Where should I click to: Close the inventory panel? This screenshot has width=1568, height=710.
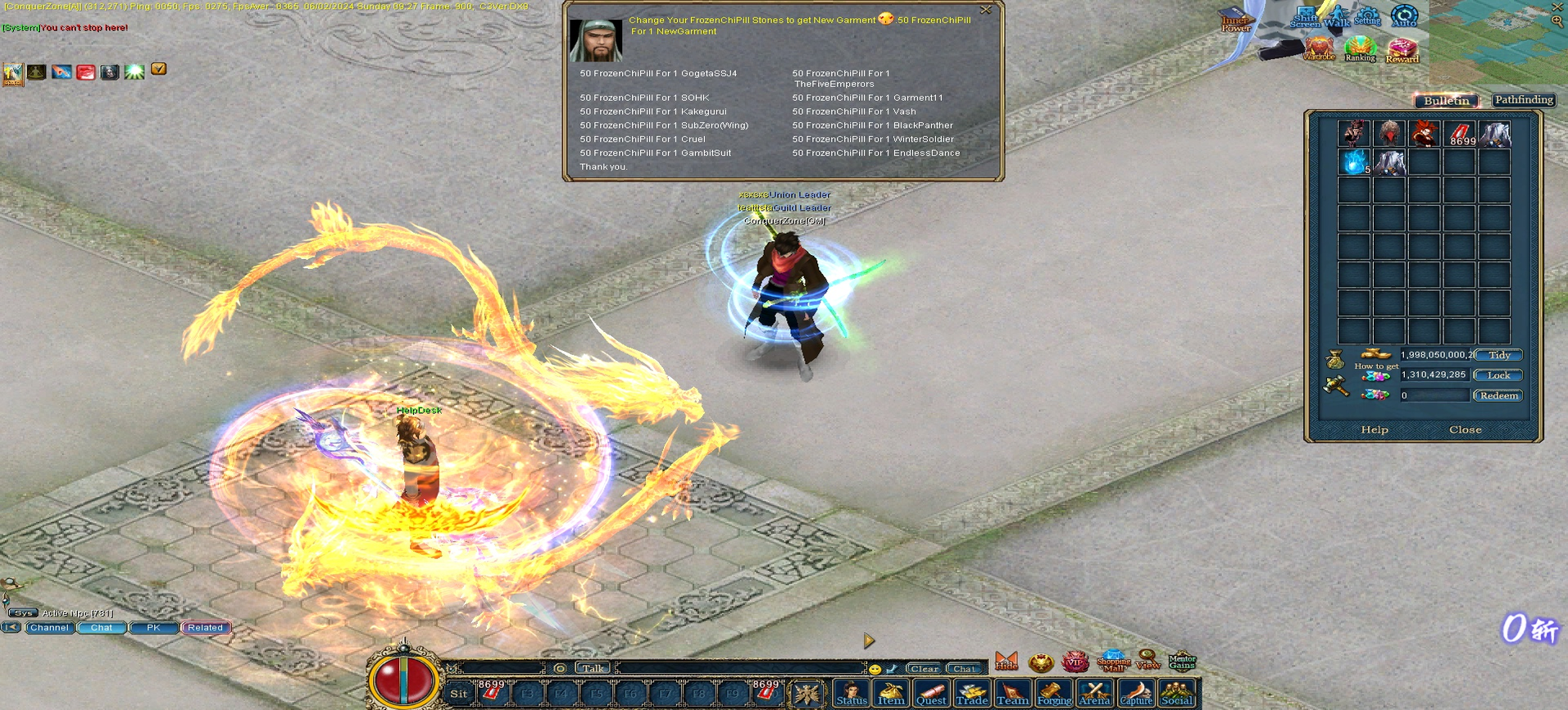coord(1465,430)
